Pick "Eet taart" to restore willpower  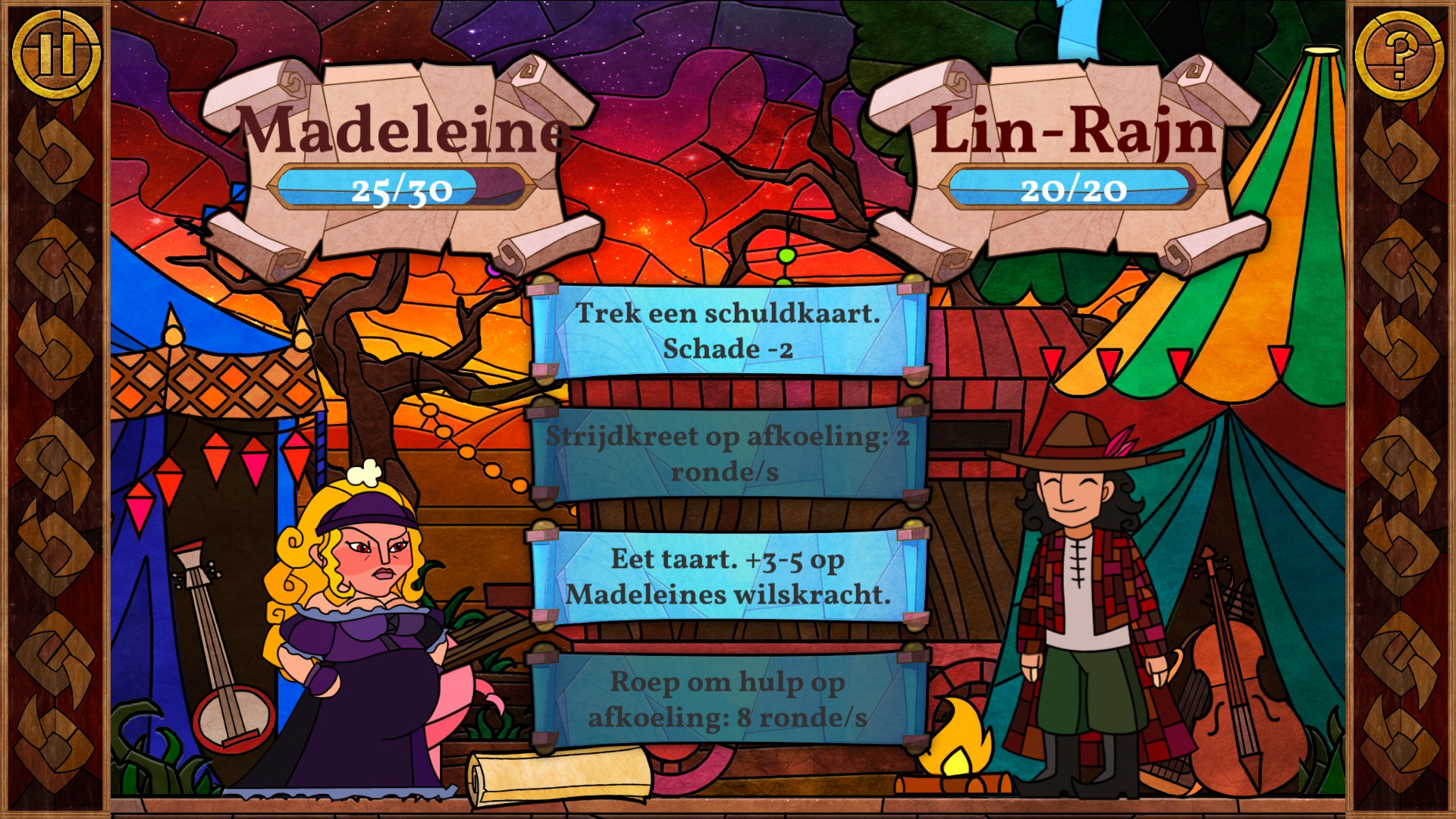728,576
